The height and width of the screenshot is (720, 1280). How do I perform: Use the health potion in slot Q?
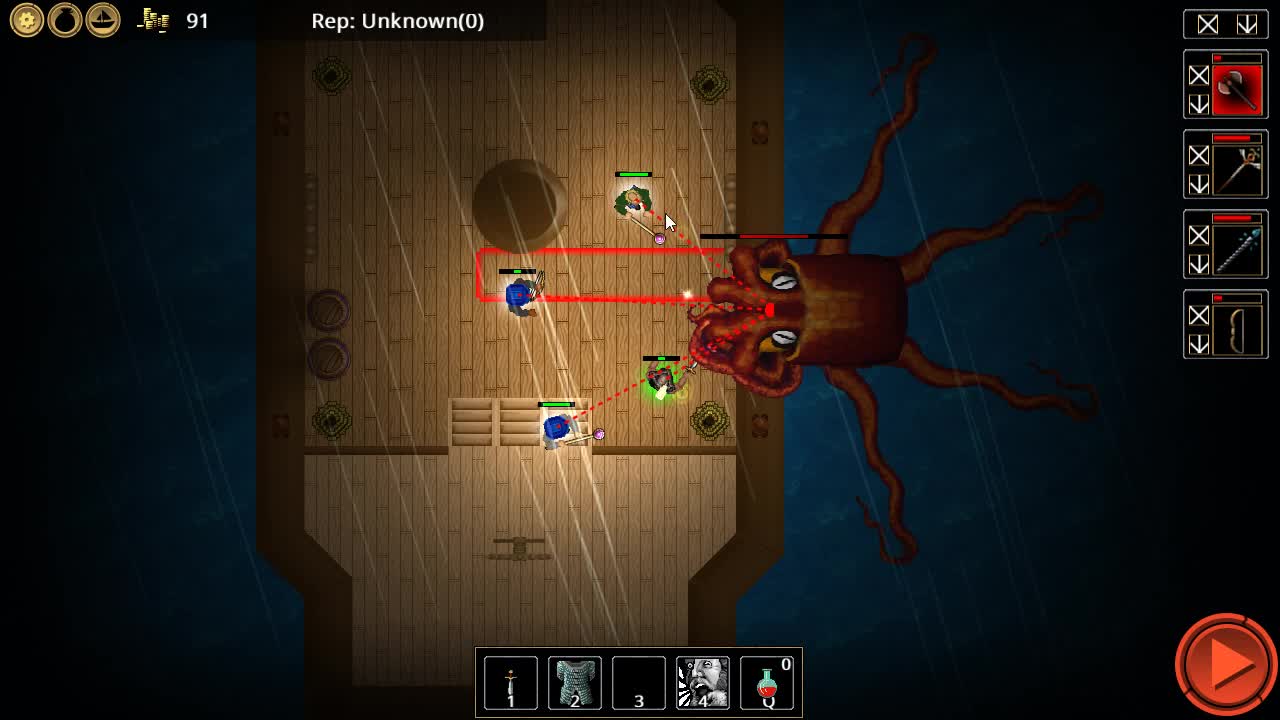(768, 683)
